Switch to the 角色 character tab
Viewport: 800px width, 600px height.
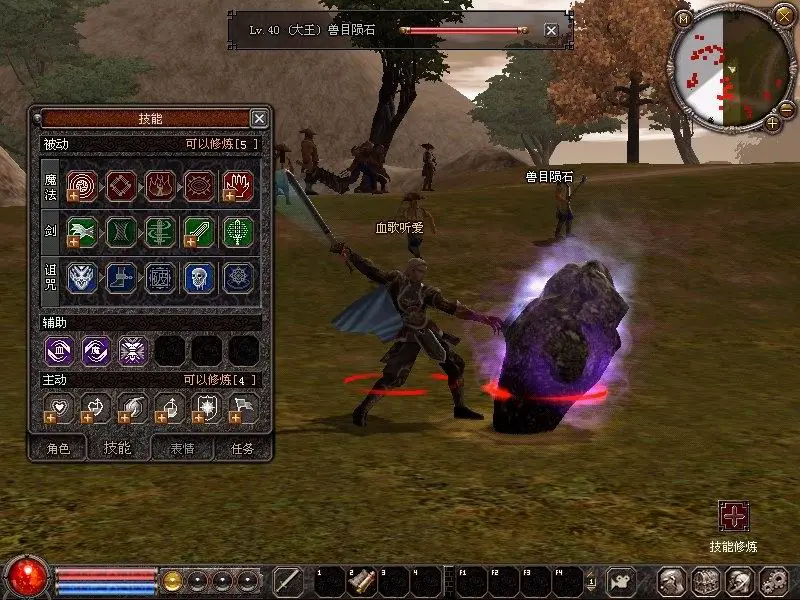[58, 449]
